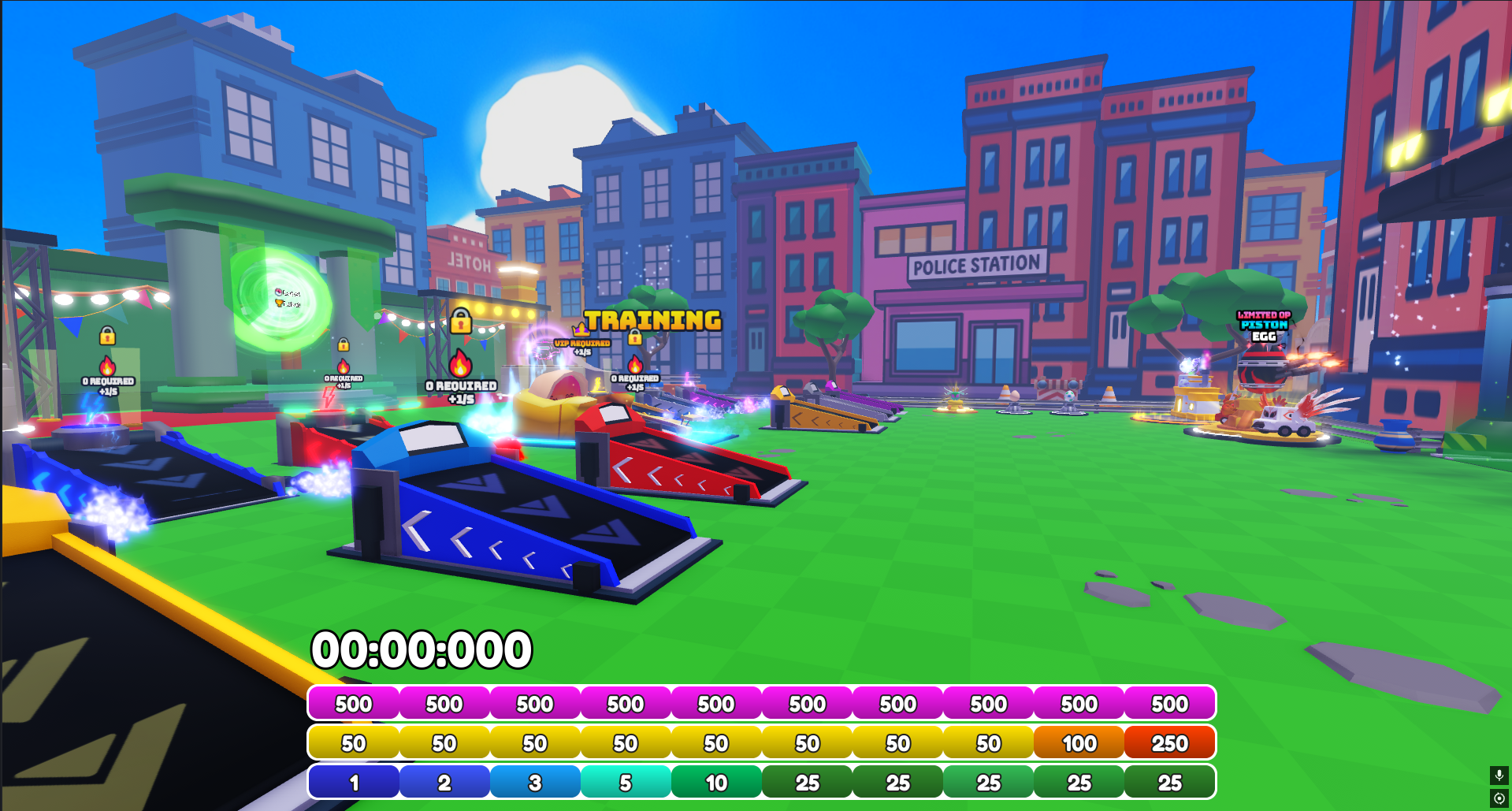1512x811 pixels.
Task: Select the orange 100 cell
Action: (1079, 743)
